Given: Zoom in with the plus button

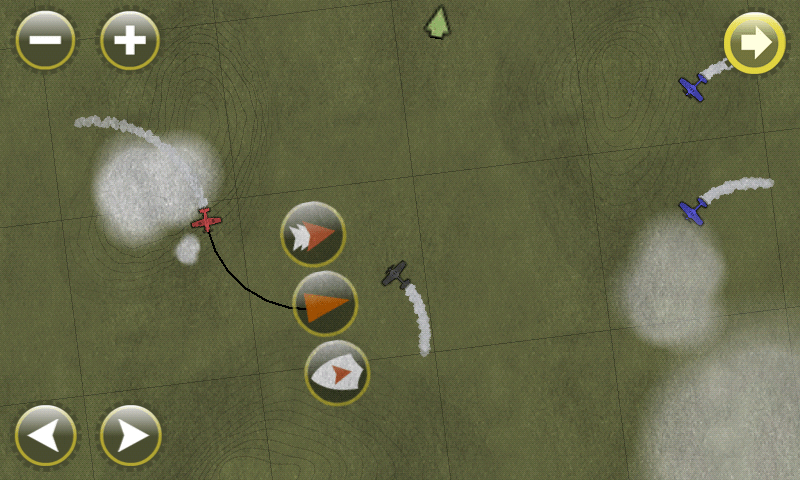Looking at the screenshot, I should pyautogui.click(x=130, y=41).
